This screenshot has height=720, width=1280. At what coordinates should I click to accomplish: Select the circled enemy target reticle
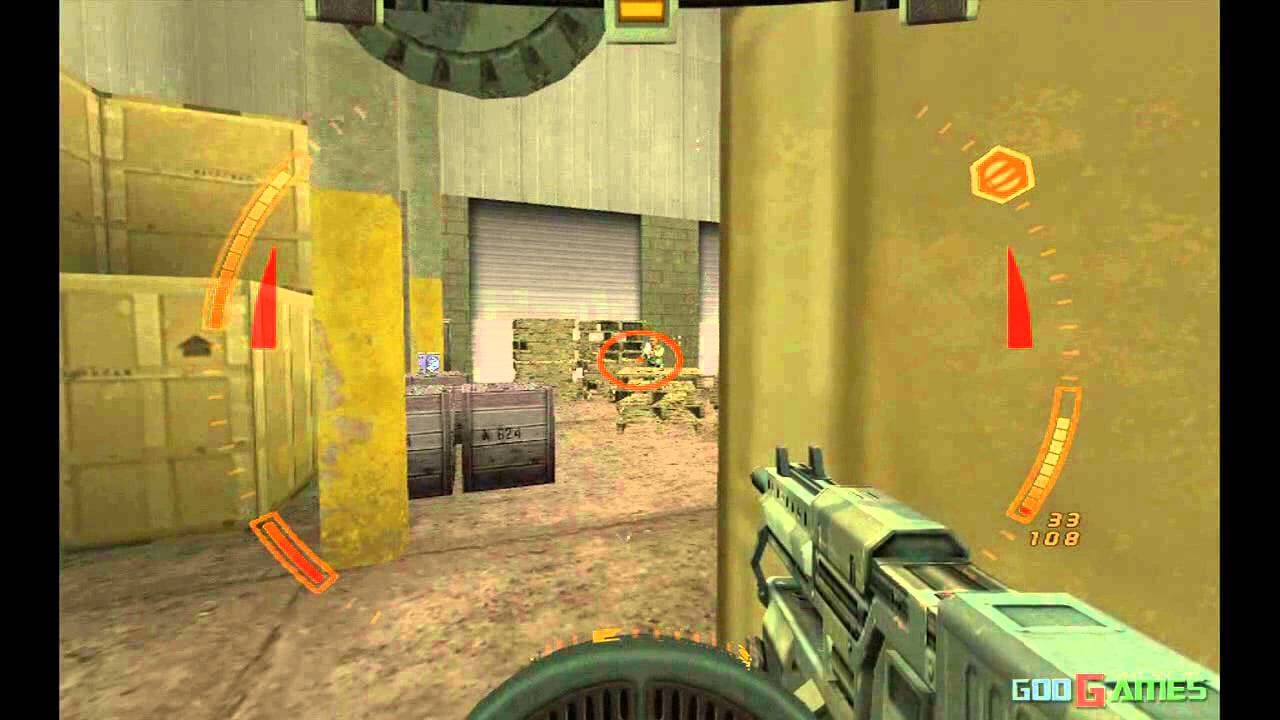pyautogui.click(x=640, y=360)
